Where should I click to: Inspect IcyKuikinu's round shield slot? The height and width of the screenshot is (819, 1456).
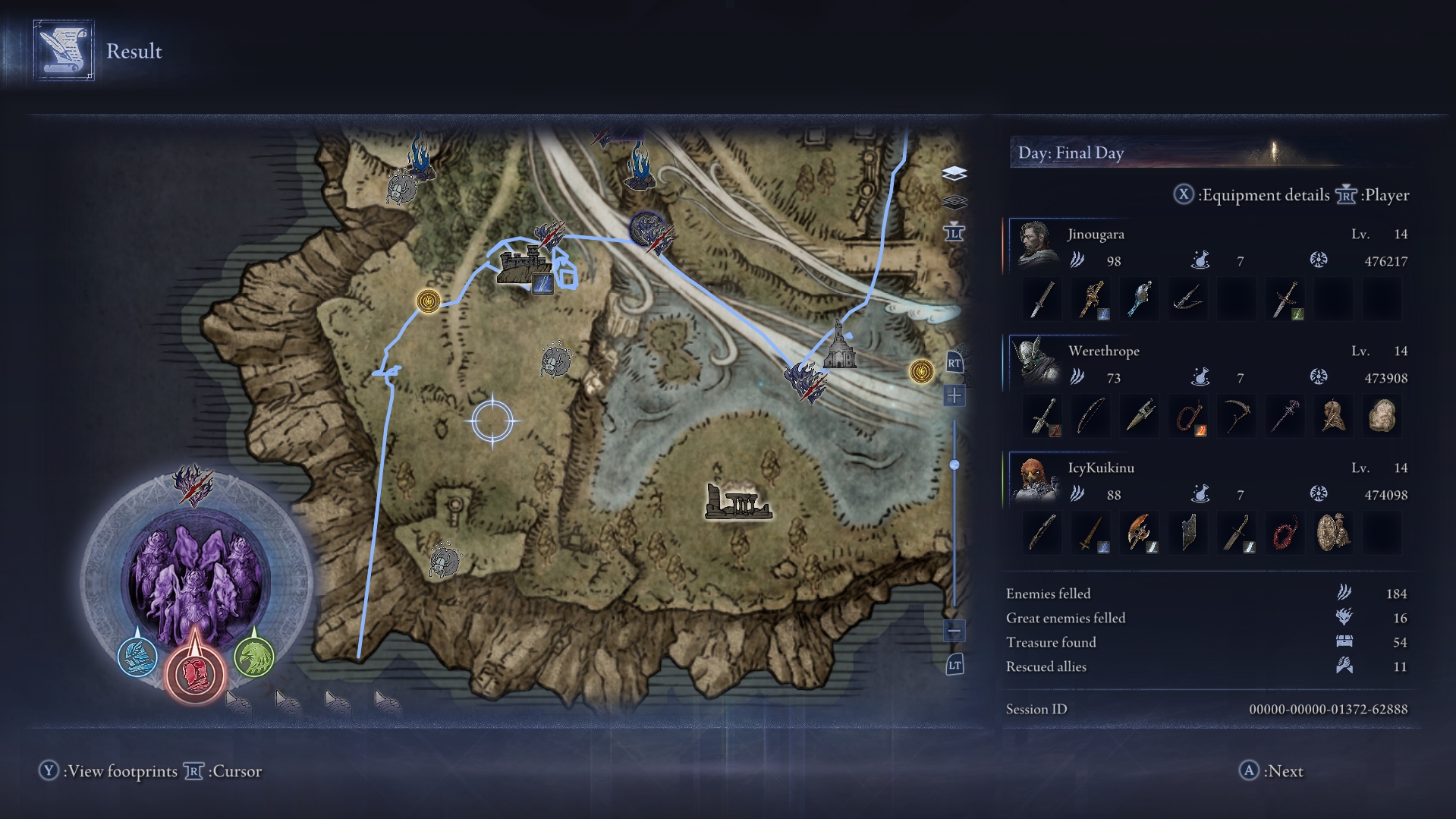[1333, 533]
